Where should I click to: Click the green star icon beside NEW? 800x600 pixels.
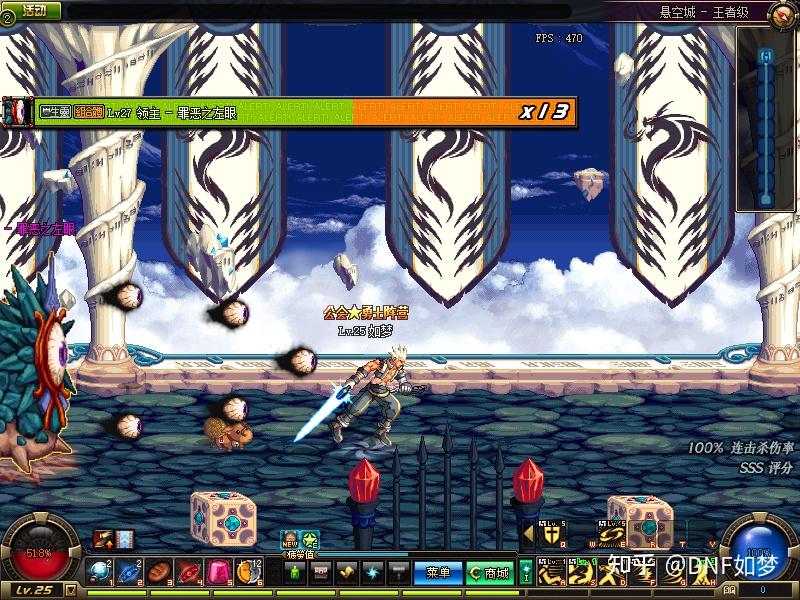tap(310, 538)
